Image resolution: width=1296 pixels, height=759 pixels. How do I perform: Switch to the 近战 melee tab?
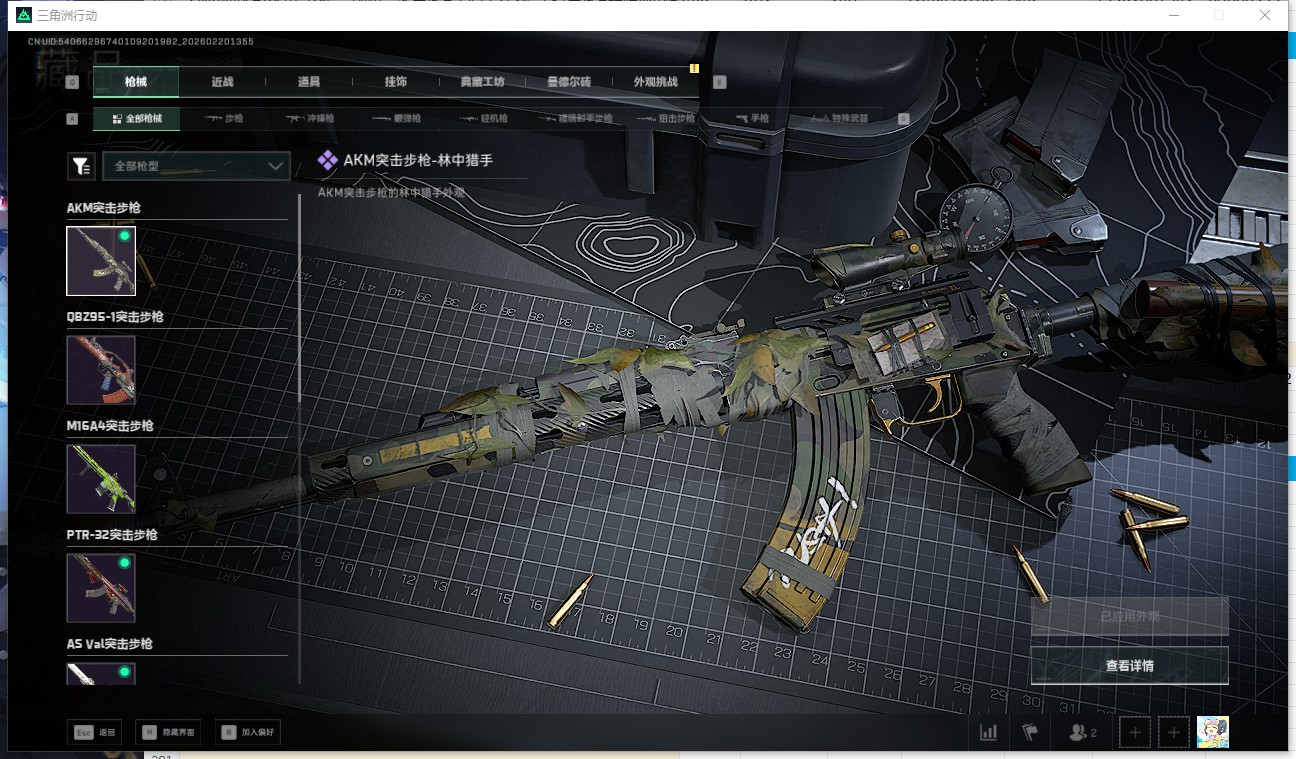point(222,82)
